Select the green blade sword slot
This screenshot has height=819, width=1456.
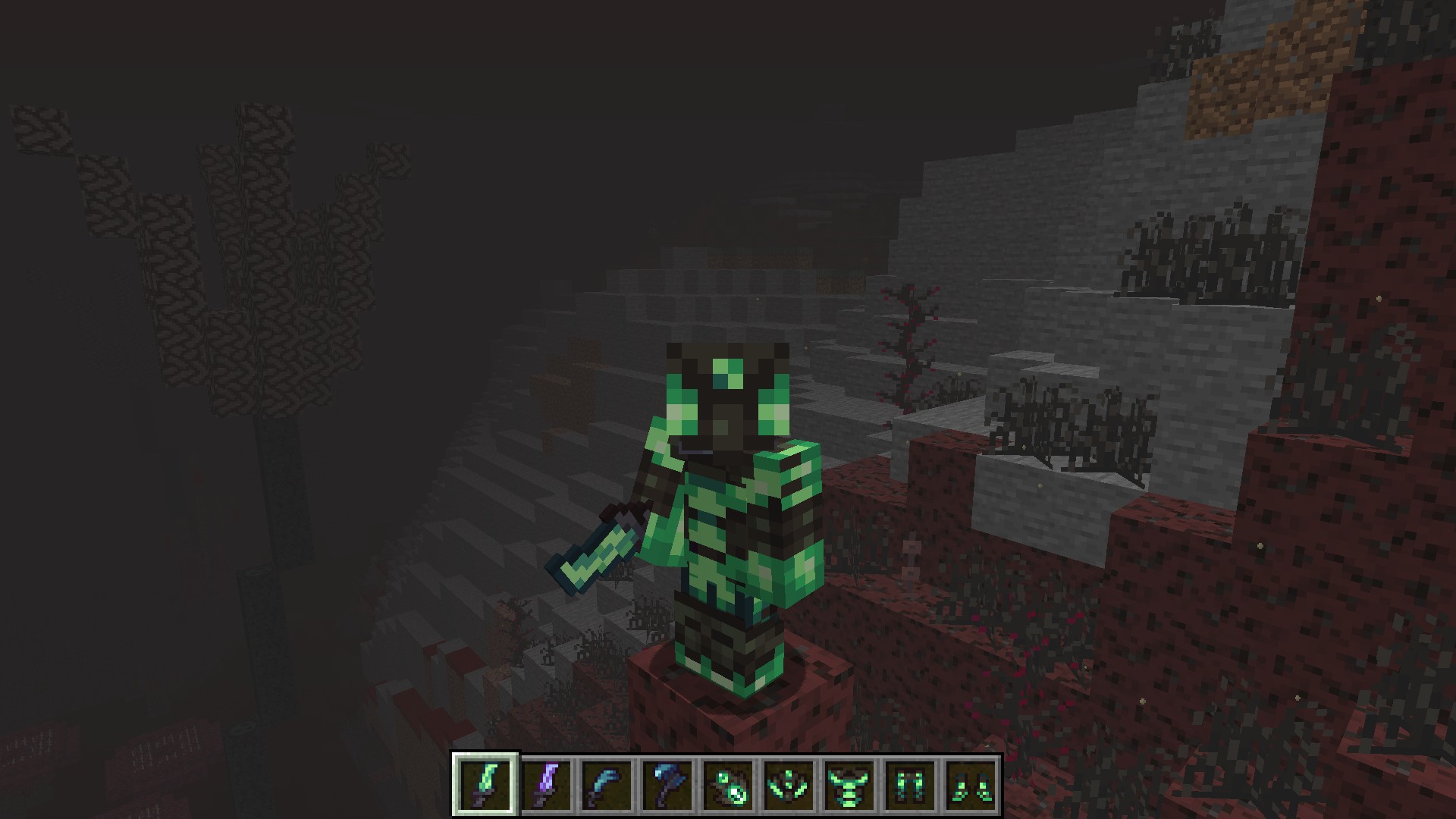coord(486,784)
